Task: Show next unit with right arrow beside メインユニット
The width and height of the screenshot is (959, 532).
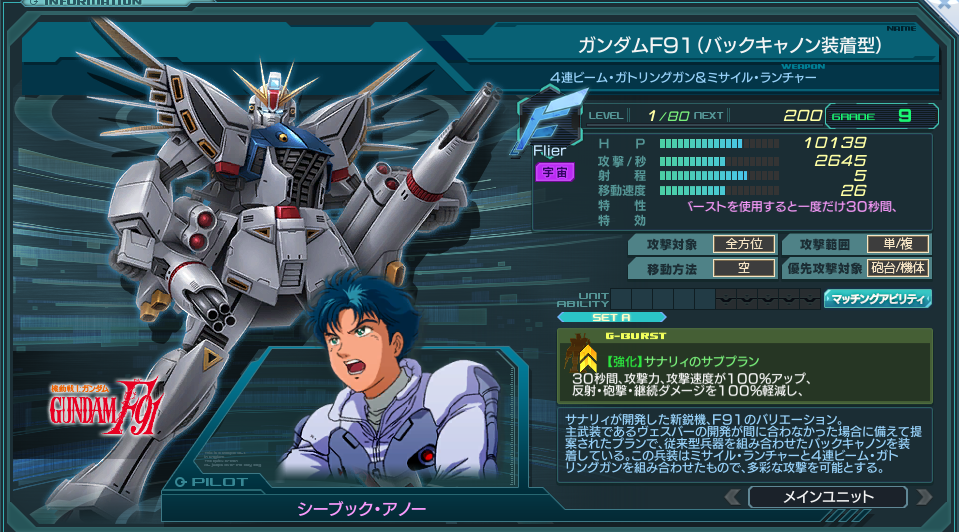Action: point(923,497)
